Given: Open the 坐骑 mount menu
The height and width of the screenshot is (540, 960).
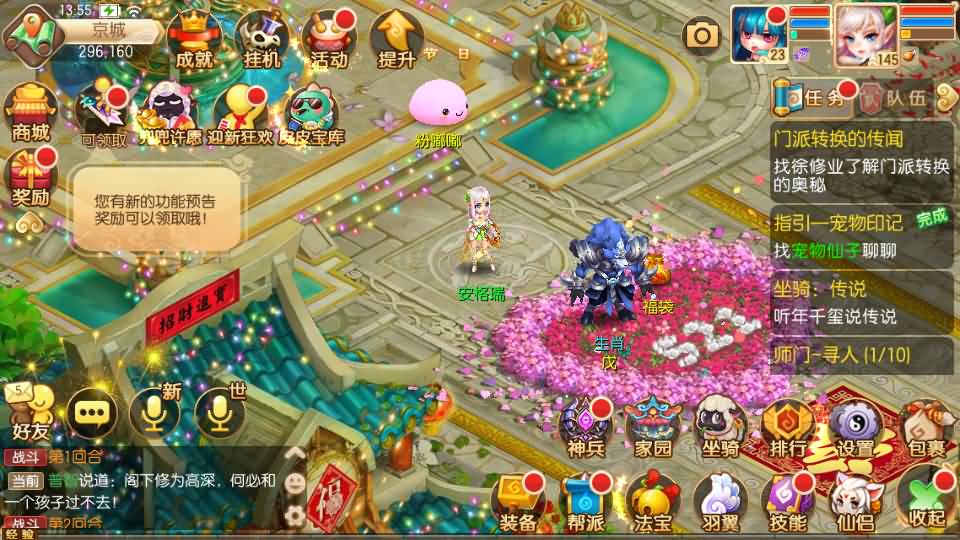Looking at the screenshot, I should click(x=720, y=431).
